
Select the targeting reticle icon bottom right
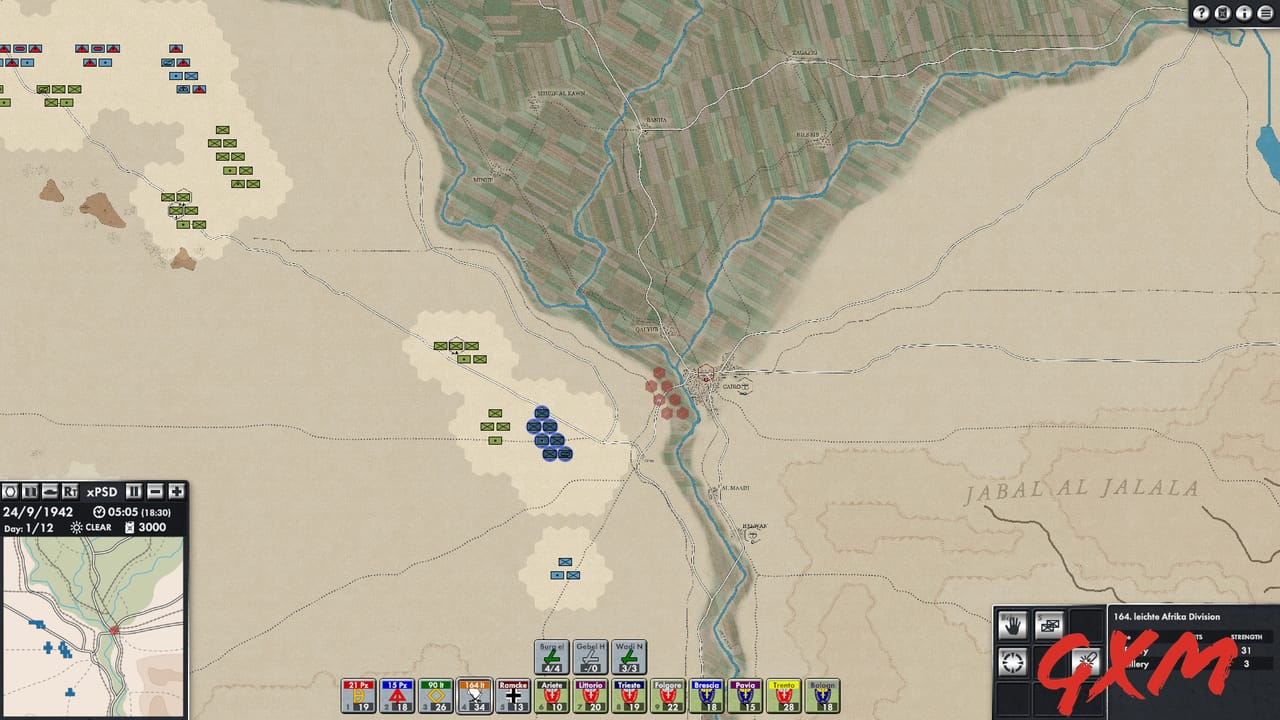[x=1011, y=662]
